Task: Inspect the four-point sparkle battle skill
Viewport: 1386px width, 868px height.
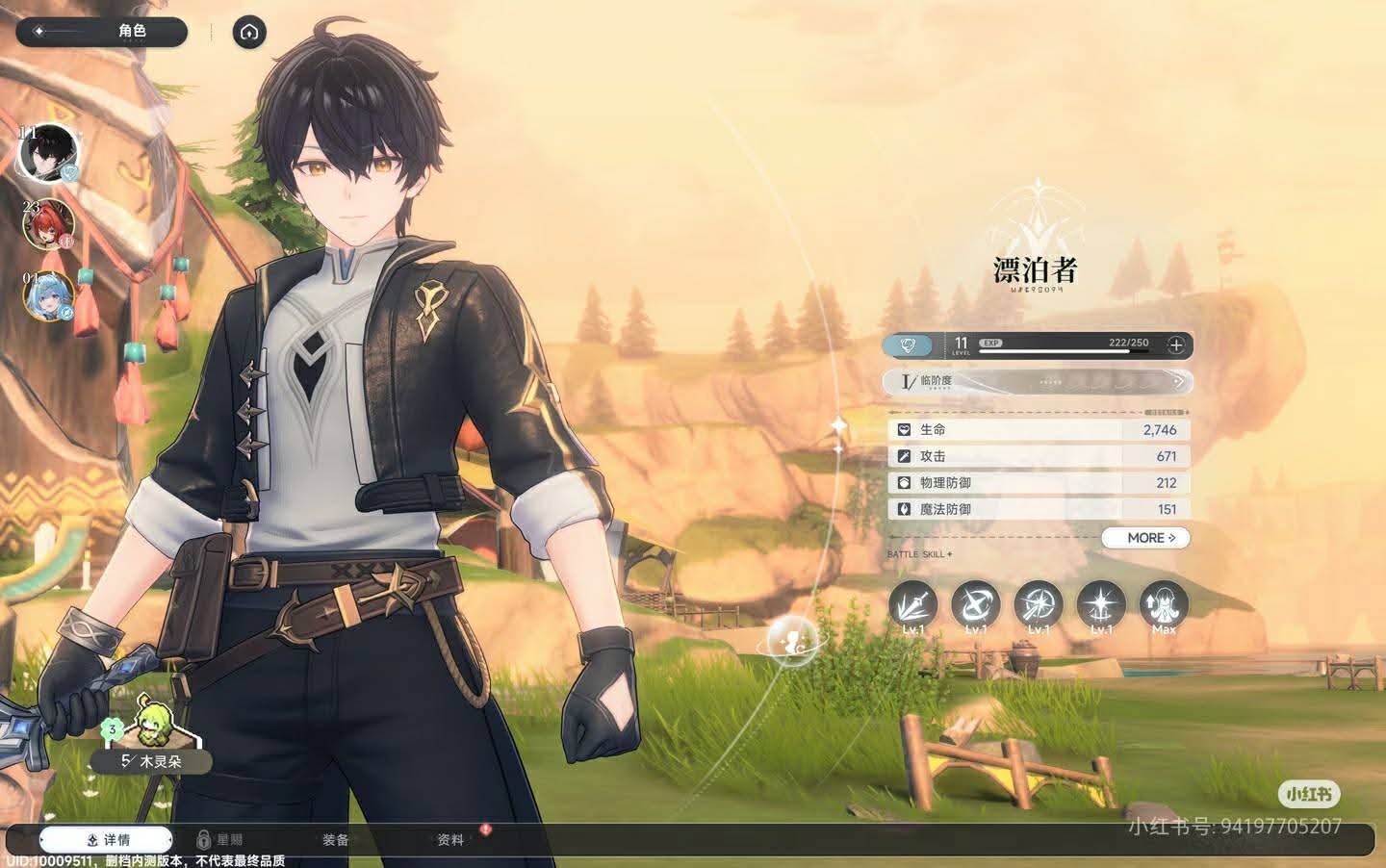Action: click(x=1100, y=606)
